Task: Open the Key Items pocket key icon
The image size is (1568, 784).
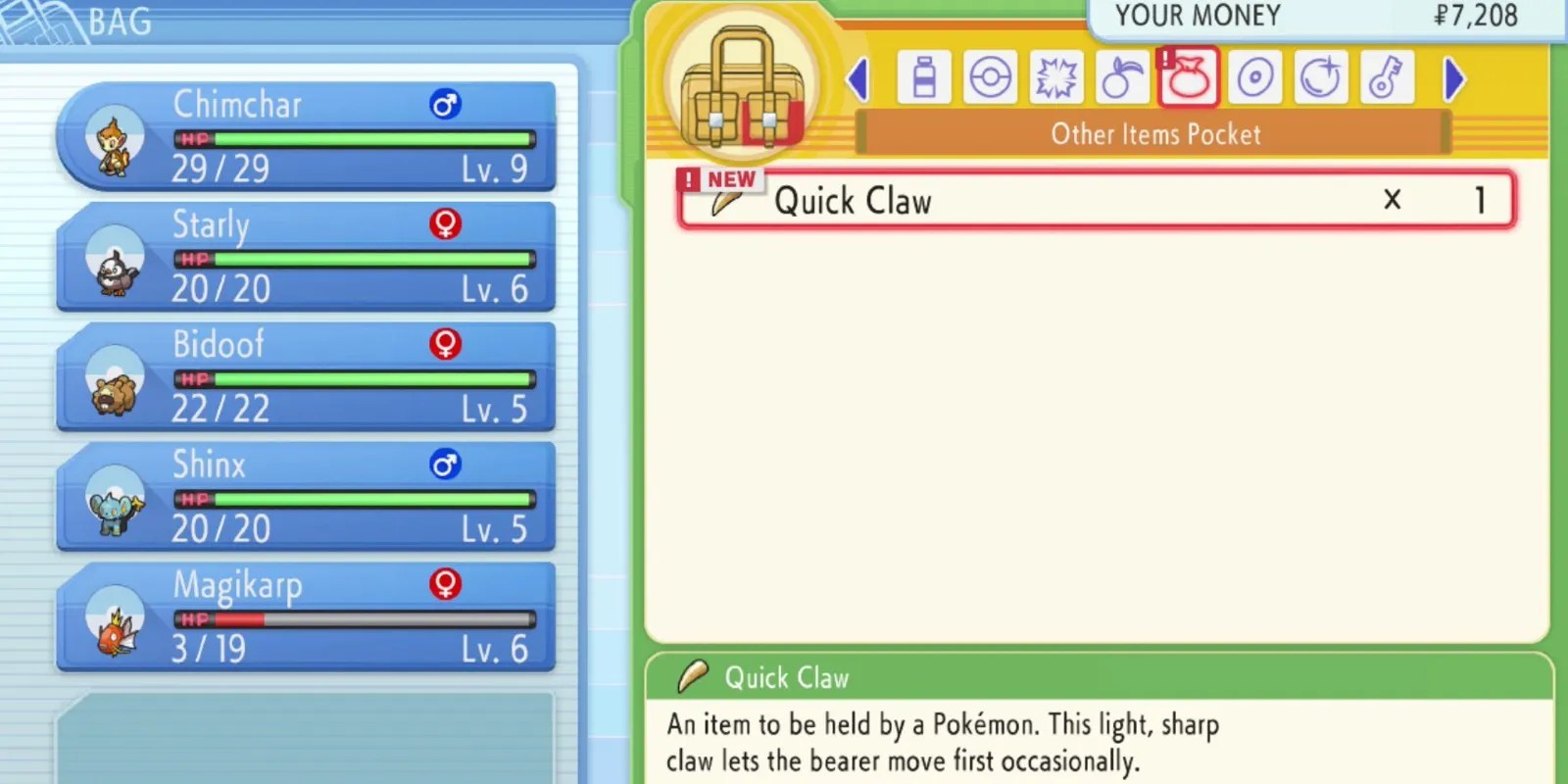Action: click(x=1387, y=76)
